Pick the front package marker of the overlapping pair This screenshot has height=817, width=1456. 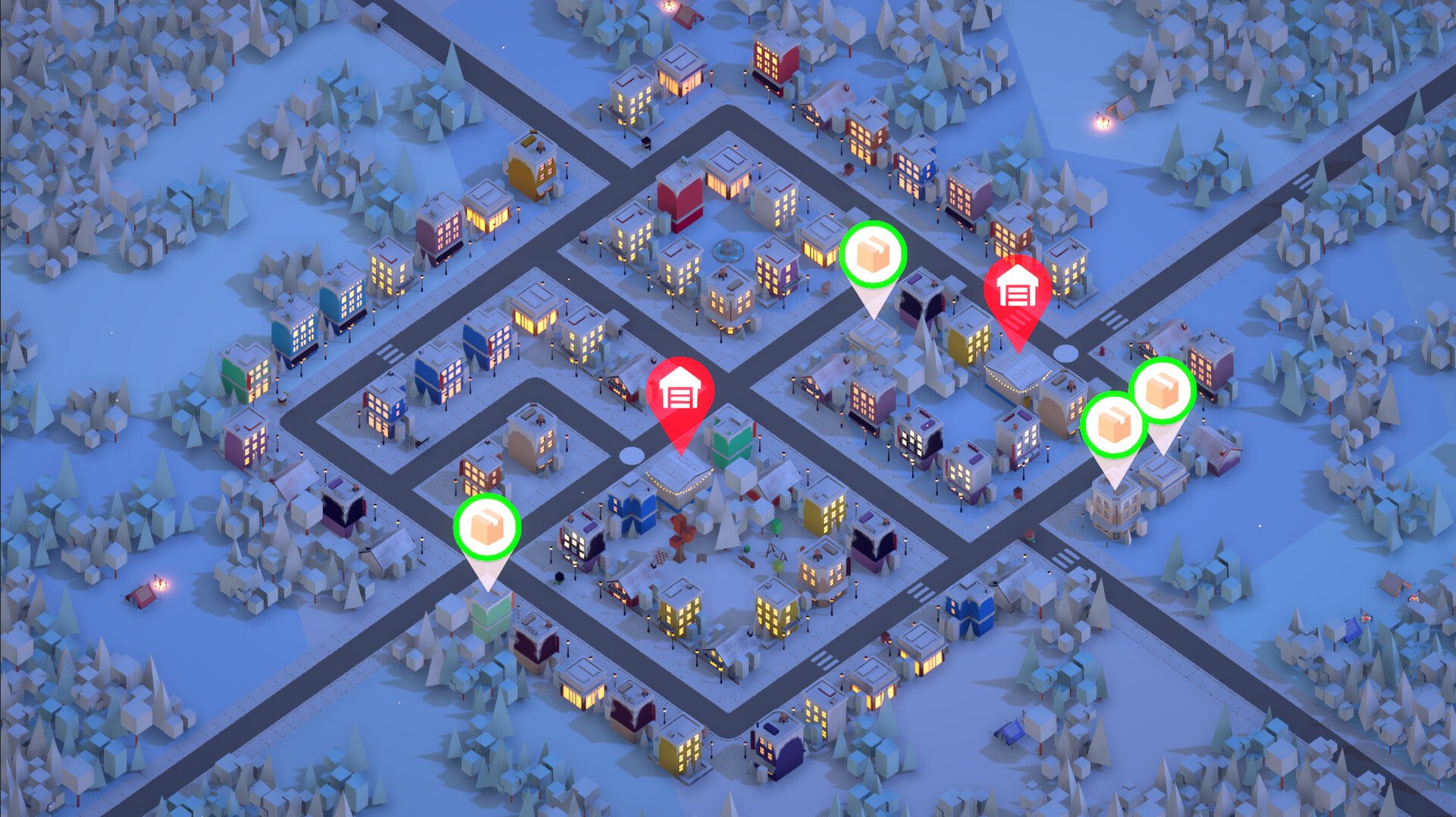click(x=1113, y=425)
